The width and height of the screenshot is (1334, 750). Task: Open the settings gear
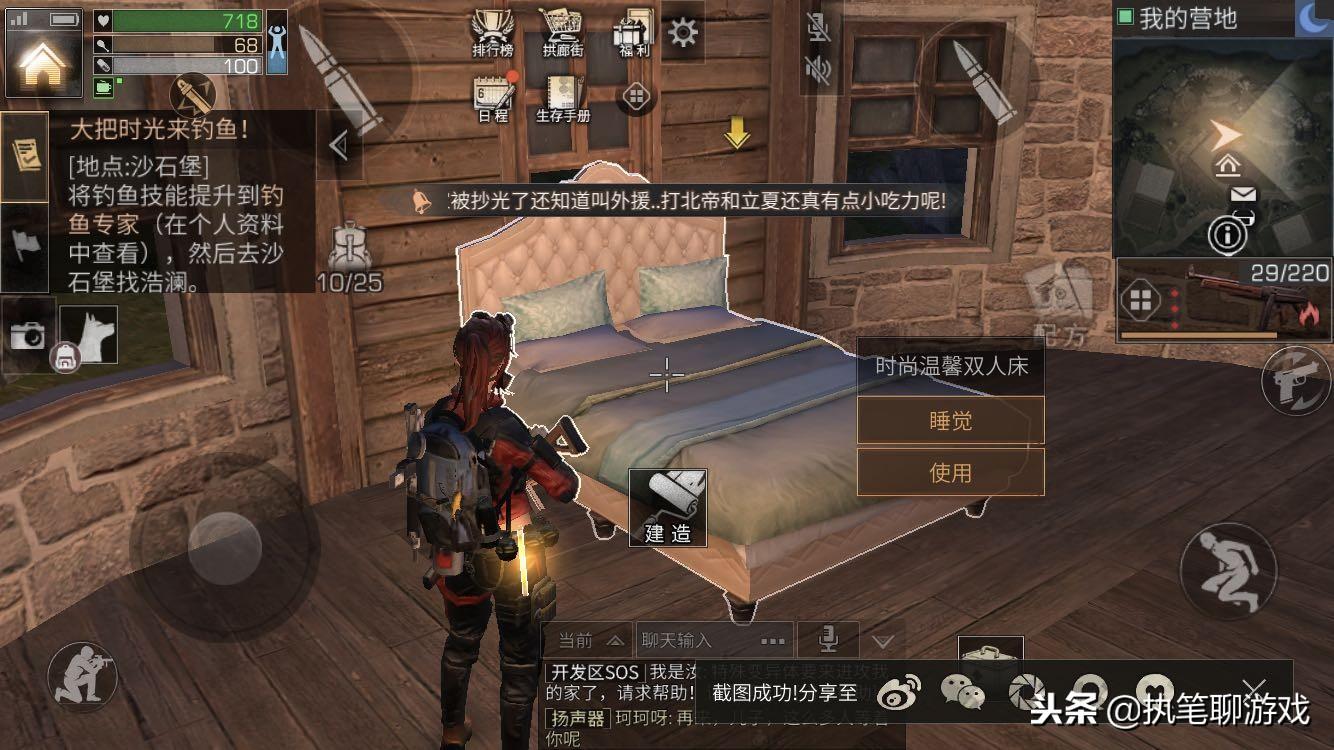coord(684,33)
